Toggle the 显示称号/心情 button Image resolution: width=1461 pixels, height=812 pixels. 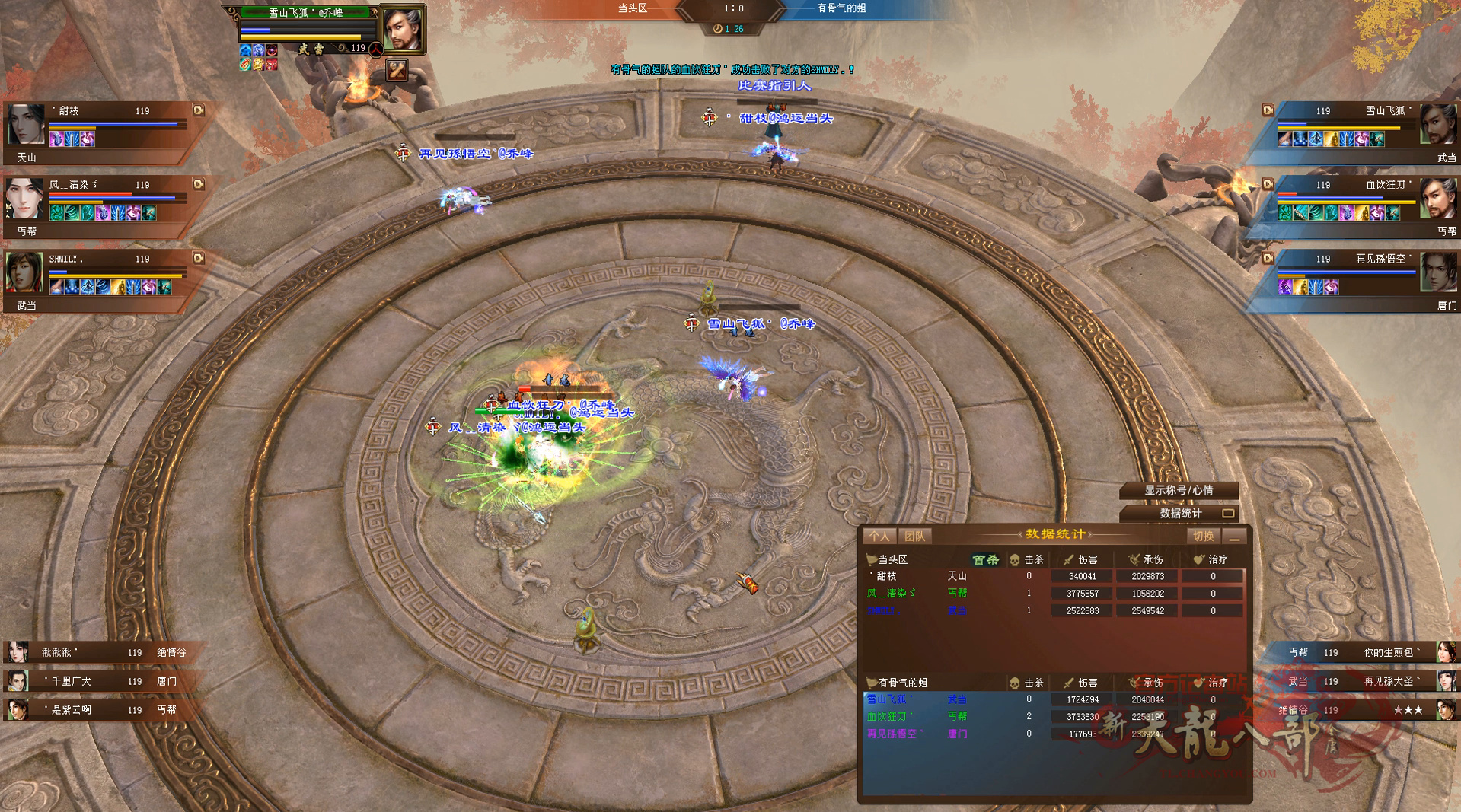[1179, 491]
